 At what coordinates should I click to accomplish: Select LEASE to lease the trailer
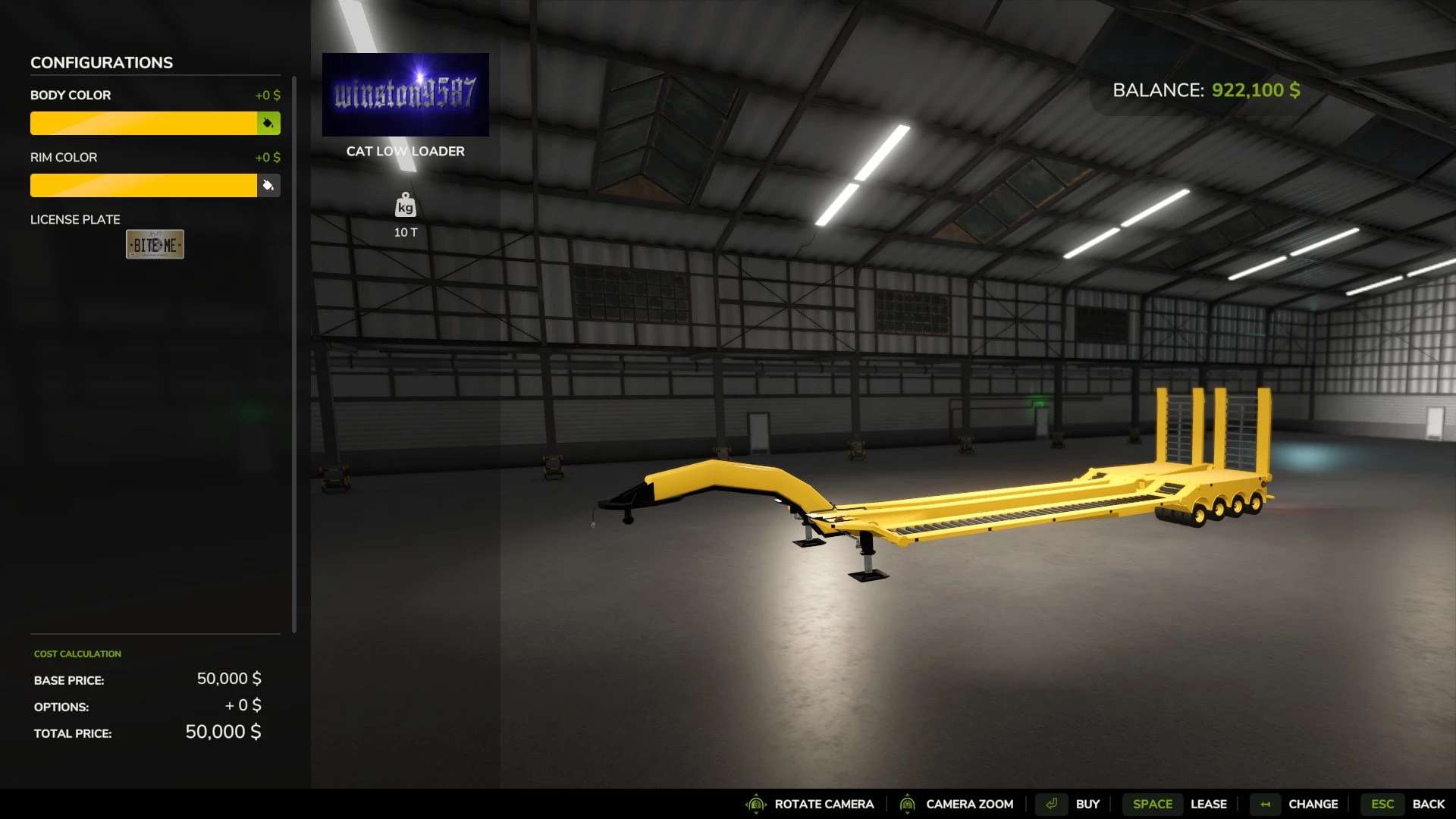click(x=1209, y=804)
